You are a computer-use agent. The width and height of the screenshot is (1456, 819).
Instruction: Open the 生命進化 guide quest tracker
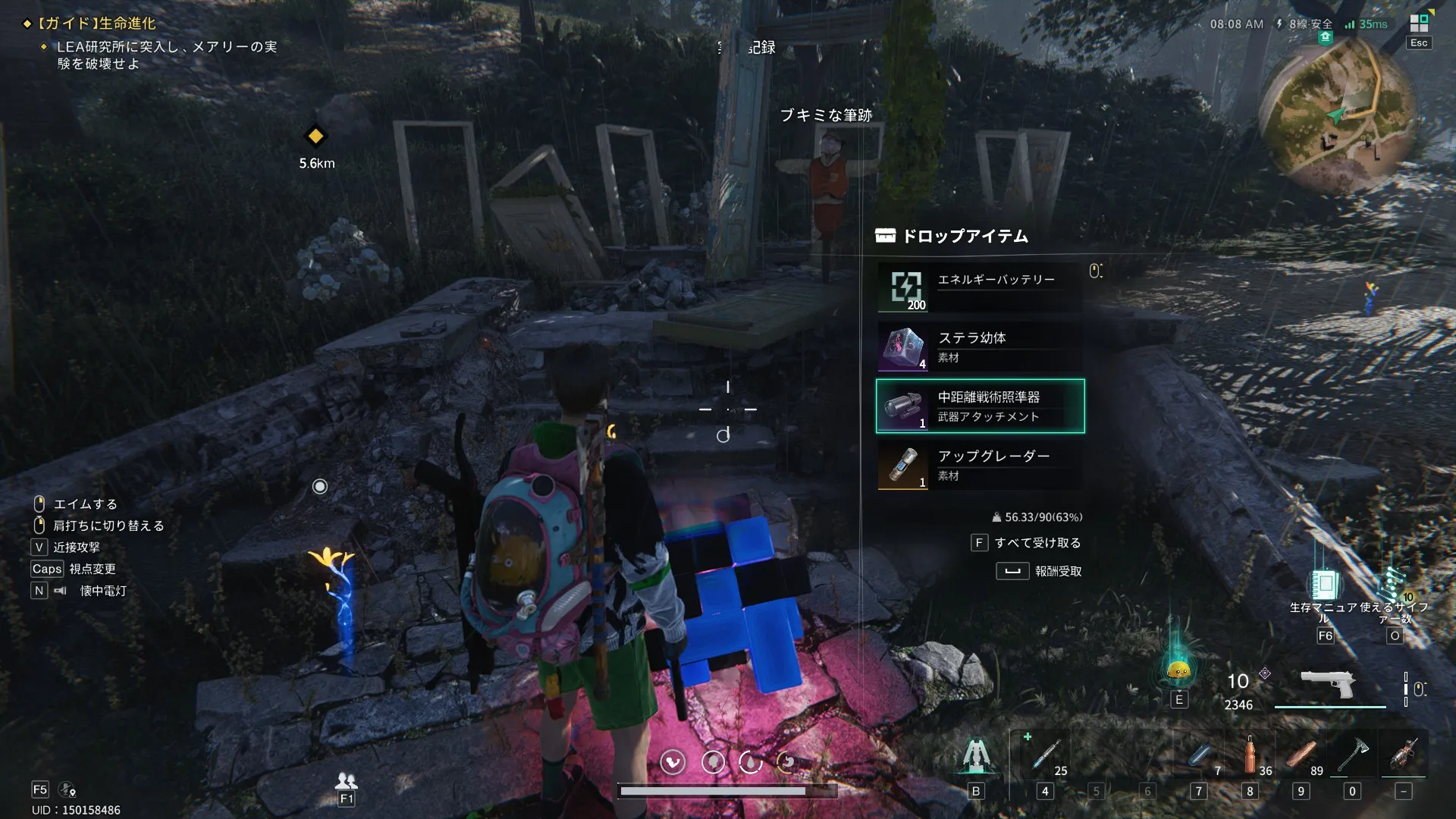click(99, 24)
